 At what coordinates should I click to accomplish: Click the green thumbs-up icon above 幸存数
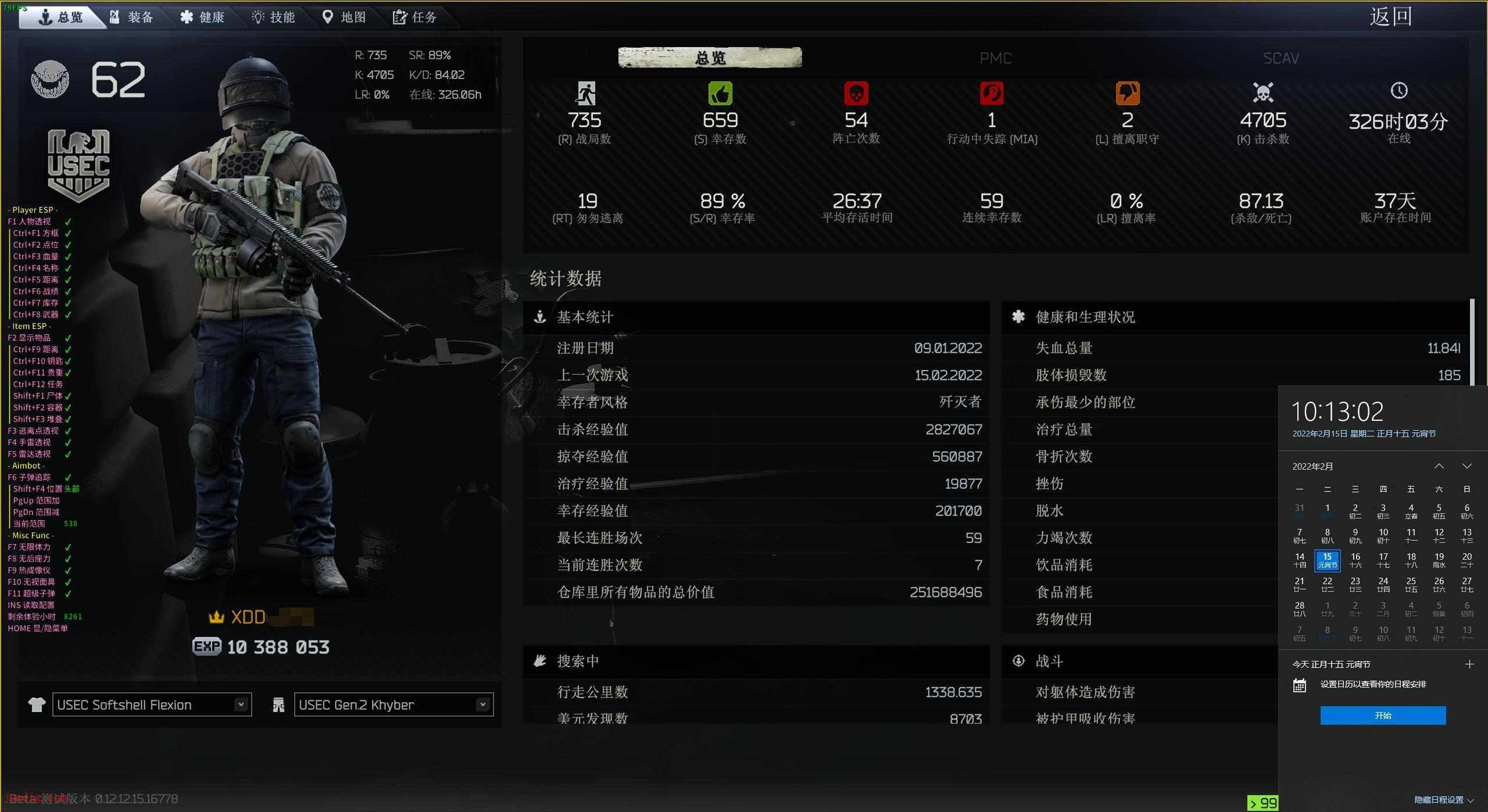pyautogui.click(x=721, y=93)
